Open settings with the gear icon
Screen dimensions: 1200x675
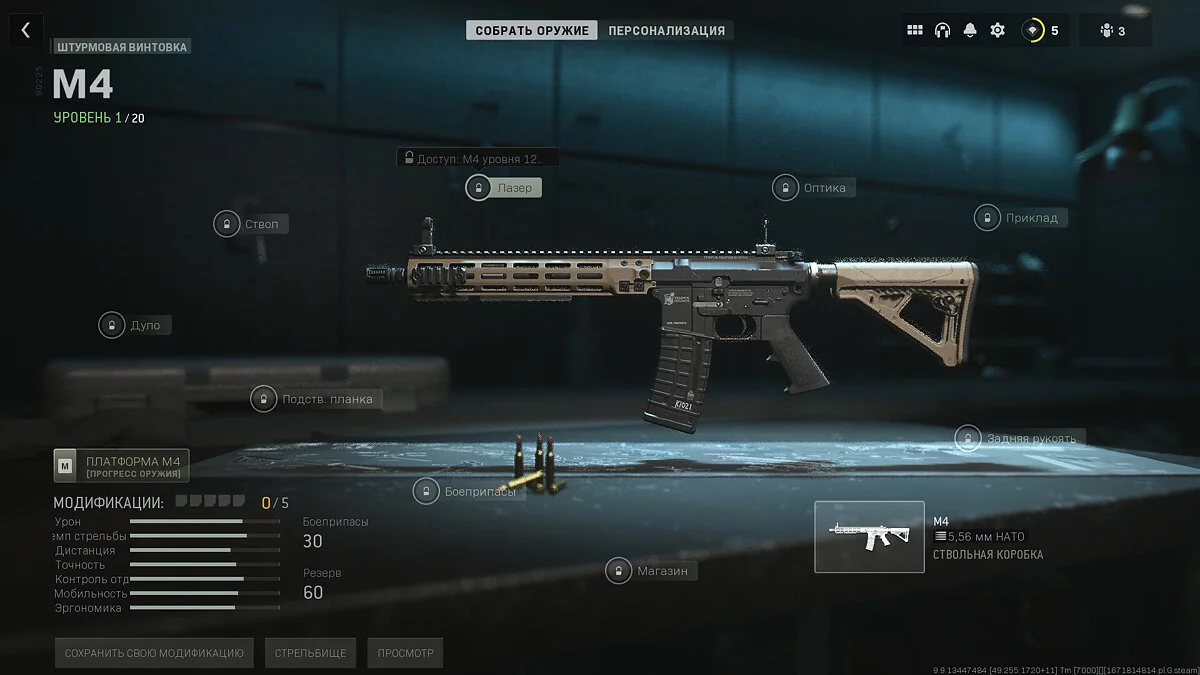[997, 30]
